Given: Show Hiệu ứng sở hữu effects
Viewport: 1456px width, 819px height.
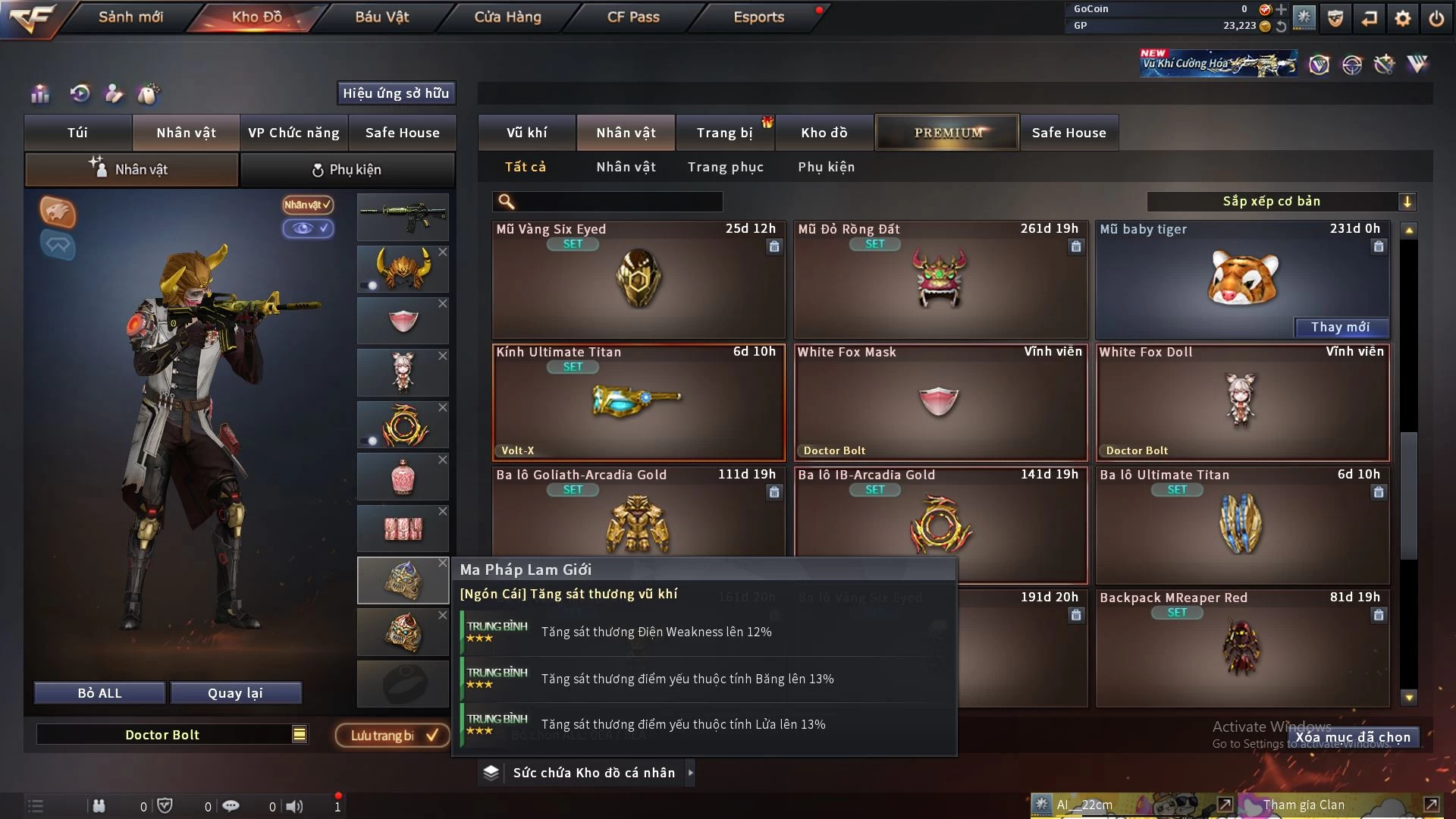Looking at the screenshot, I should coord(396,93).
